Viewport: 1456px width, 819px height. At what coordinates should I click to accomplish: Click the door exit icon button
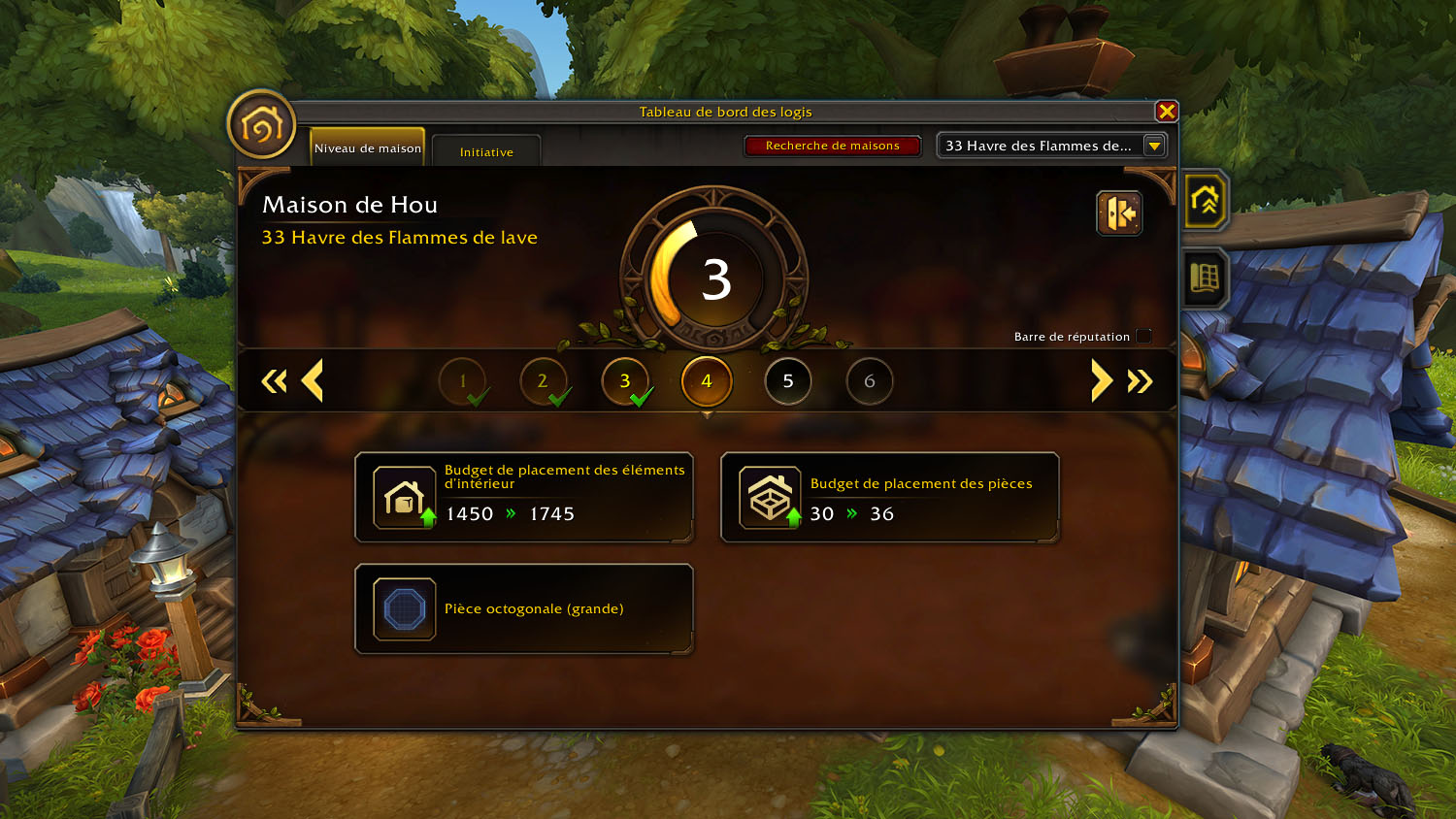coord(1119,213)
